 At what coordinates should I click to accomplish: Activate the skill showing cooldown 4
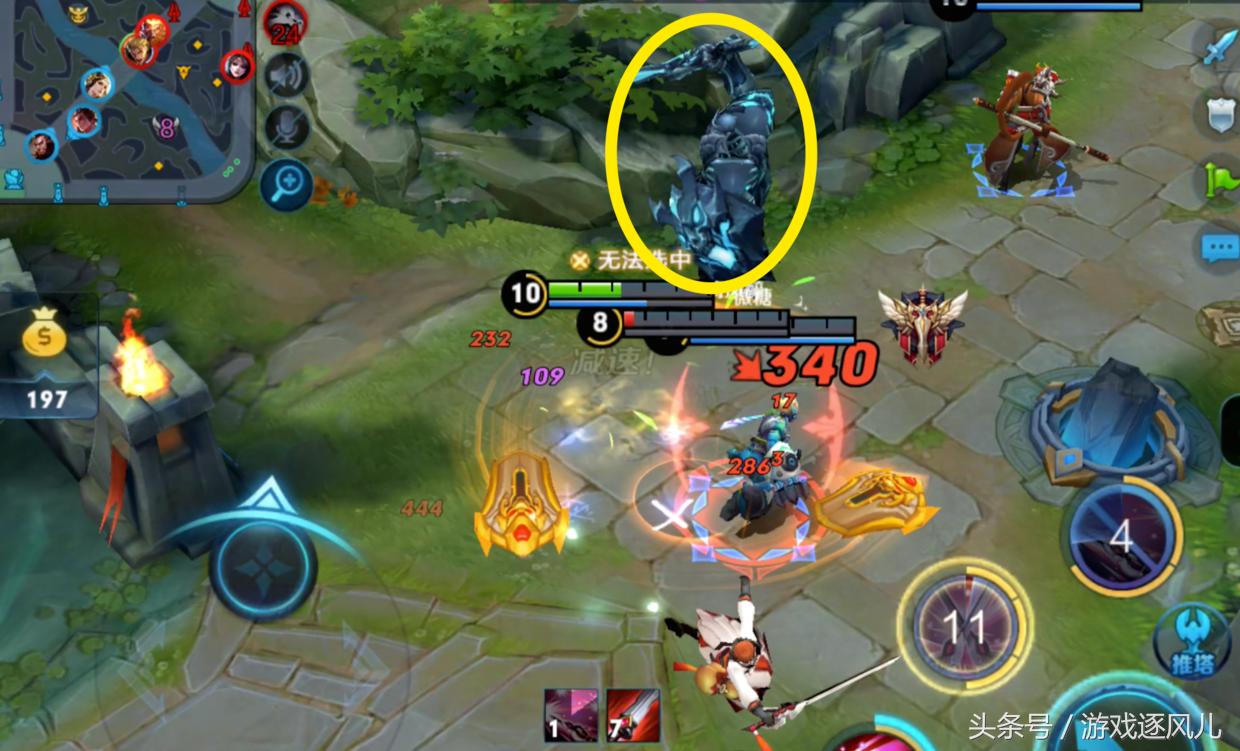(x=1122, y=537)
